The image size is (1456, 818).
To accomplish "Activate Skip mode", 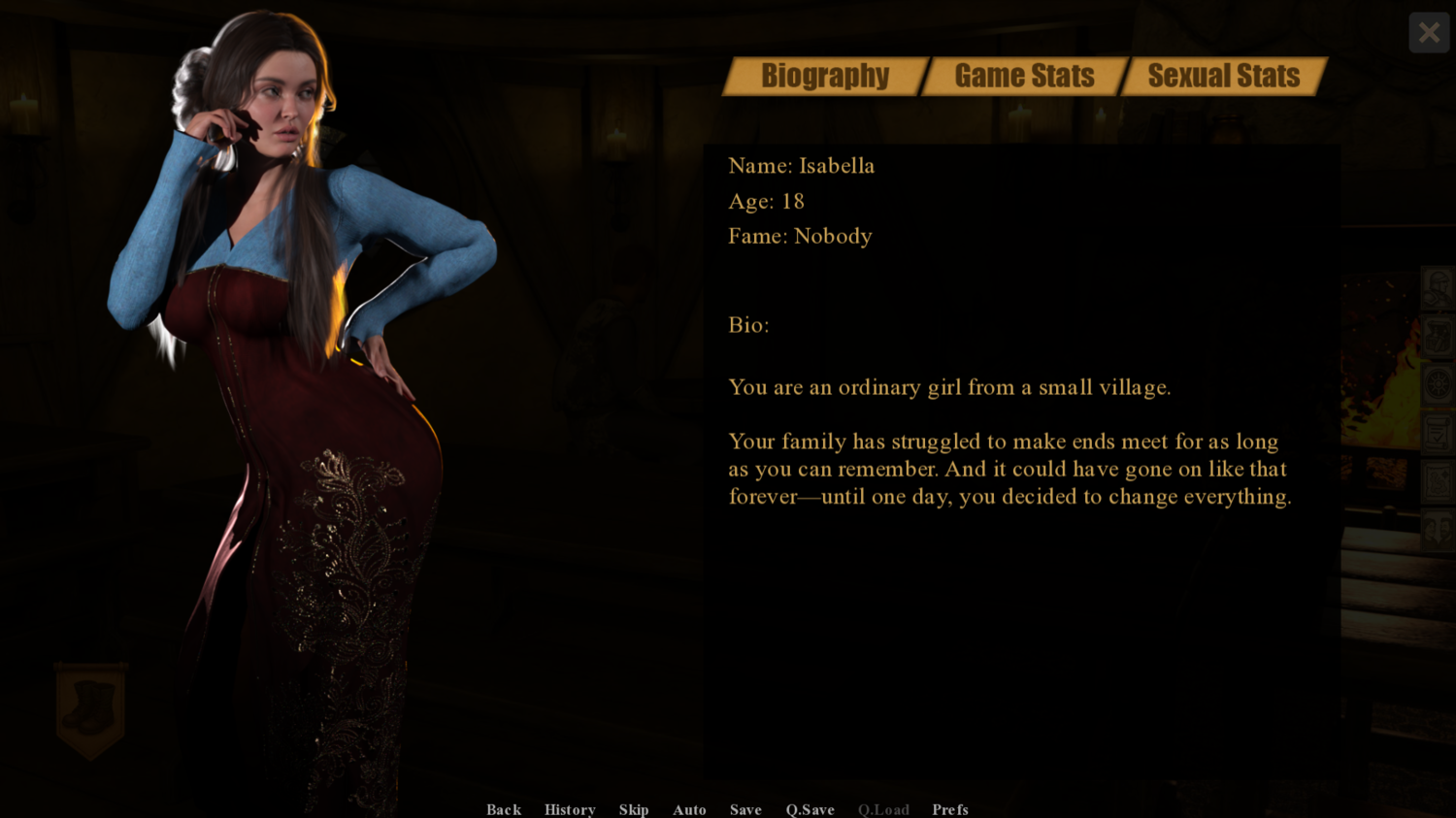I will (x=634, y=809).
